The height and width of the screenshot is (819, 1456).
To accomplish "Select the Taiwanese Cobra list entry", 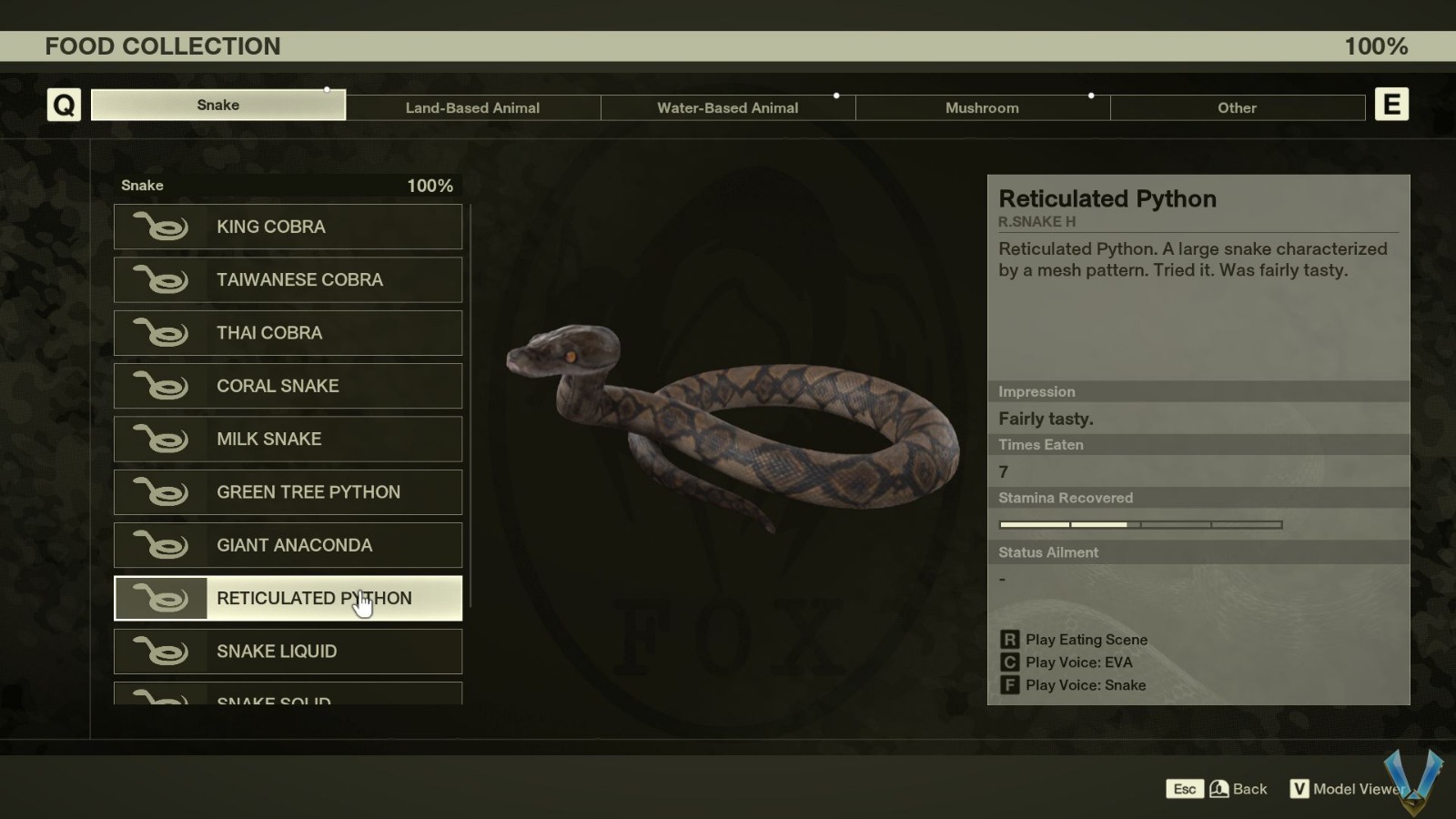I will click(x=288, y=279).
